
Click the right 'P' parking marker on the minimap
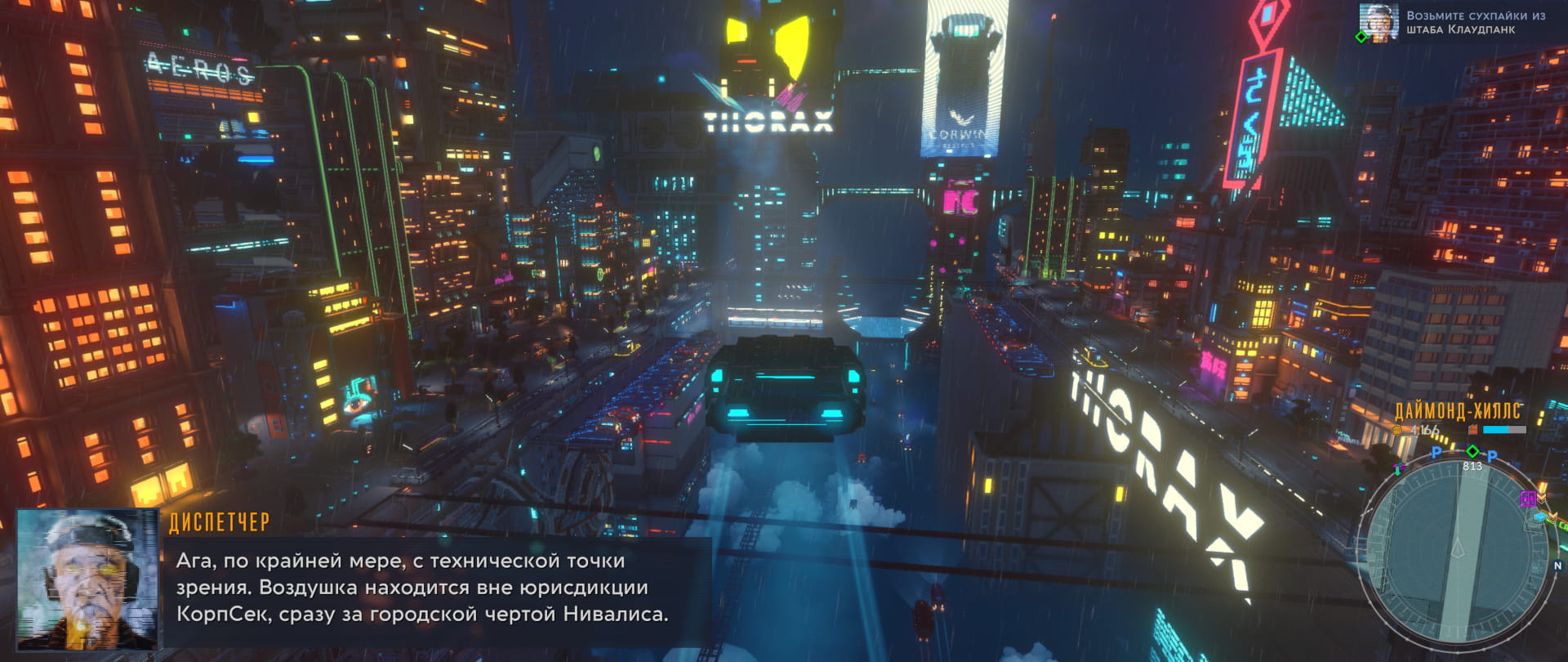(x=1490, y=456)
